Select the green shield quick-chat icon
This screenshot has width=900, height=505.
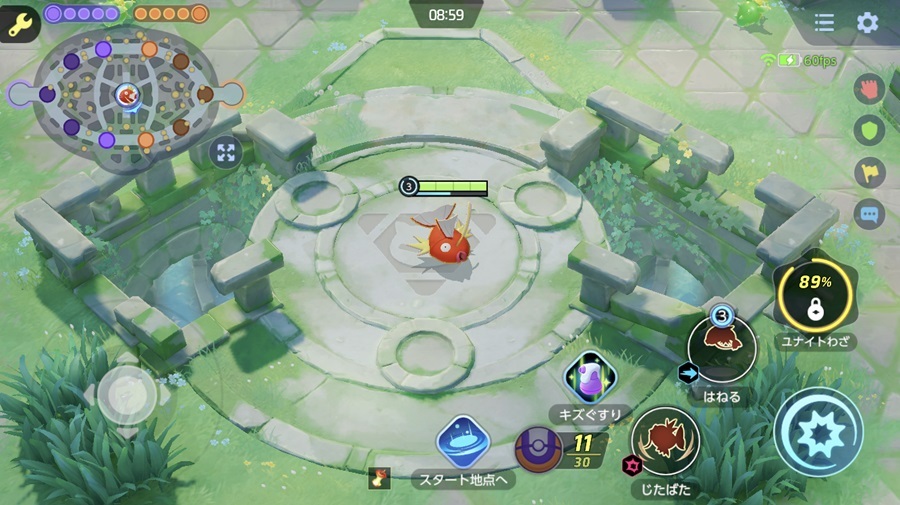(x=867, y=131)
